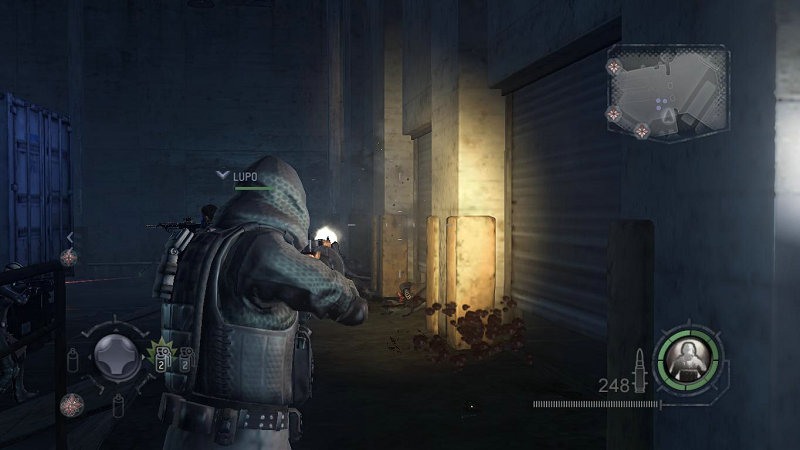Select the dimmed grenade slot
The image size is (800, 450).
(186, 358)
